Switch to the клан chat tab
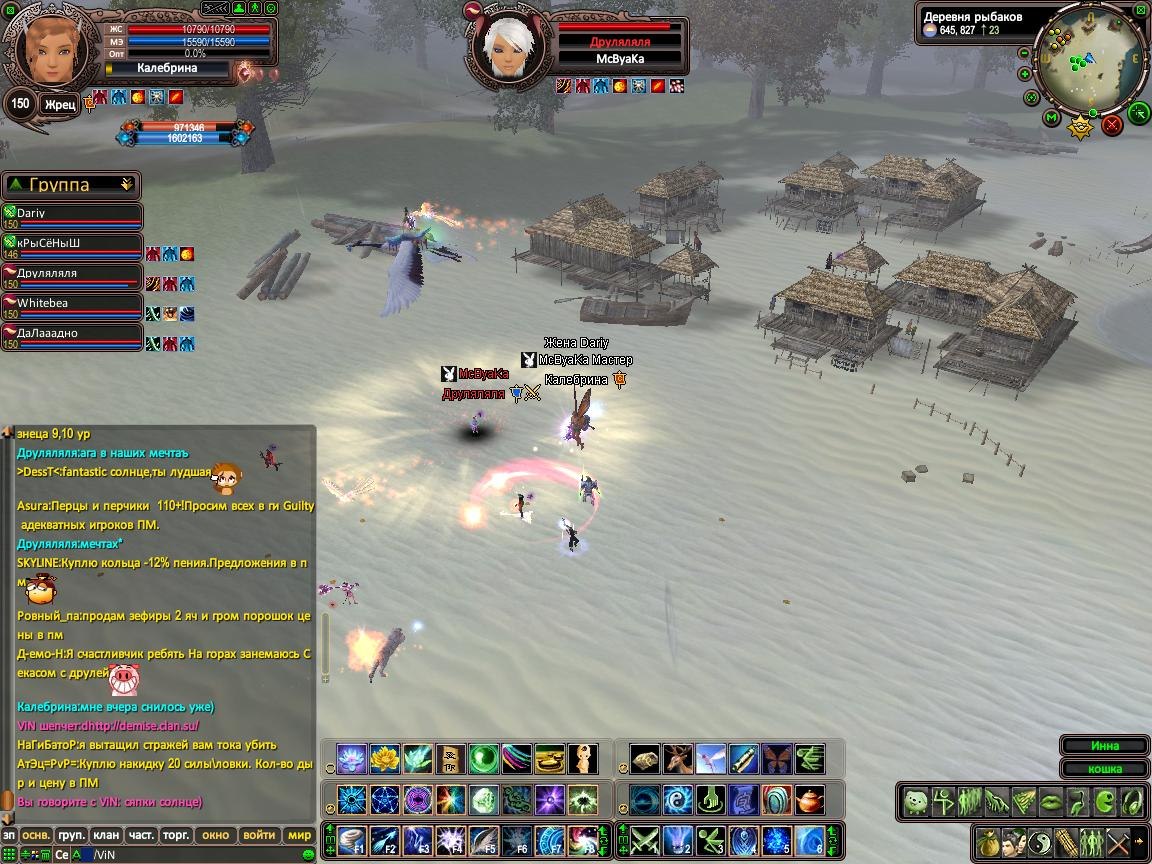The width and height of the screenshot is (1152, 864). point(106,835)
